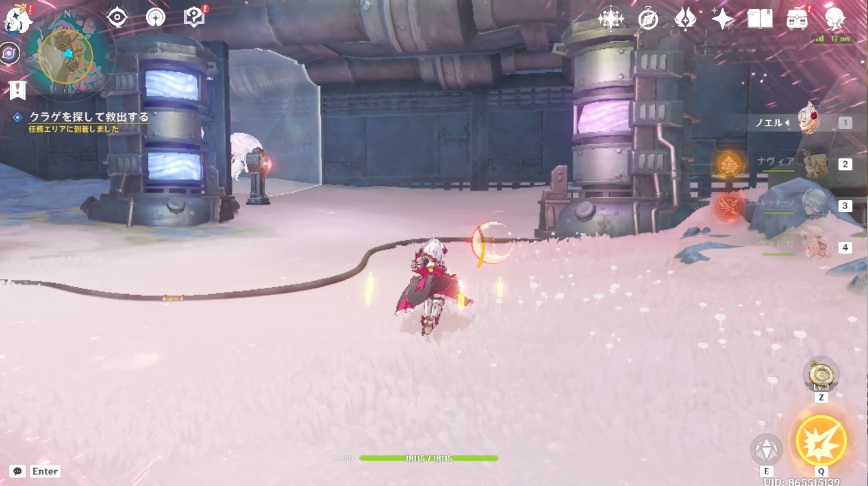Open the eye-shaped icon beside the minimap
The image size is (868, 486).
click(x=117, y=17)
